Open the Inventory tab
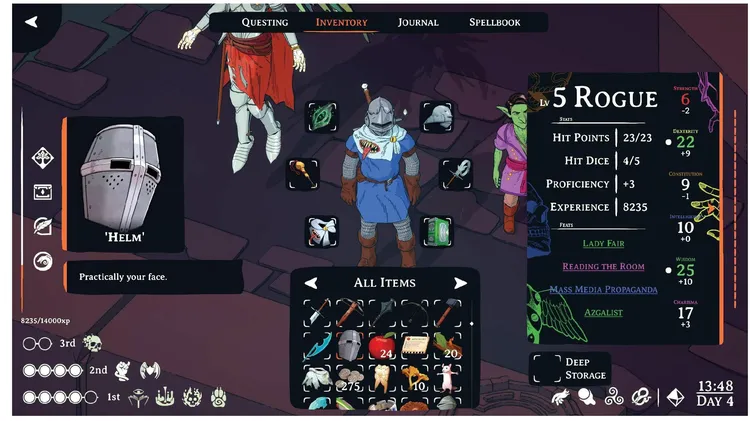This screenshot has width=750, height=421. click(x=341, y=22)
